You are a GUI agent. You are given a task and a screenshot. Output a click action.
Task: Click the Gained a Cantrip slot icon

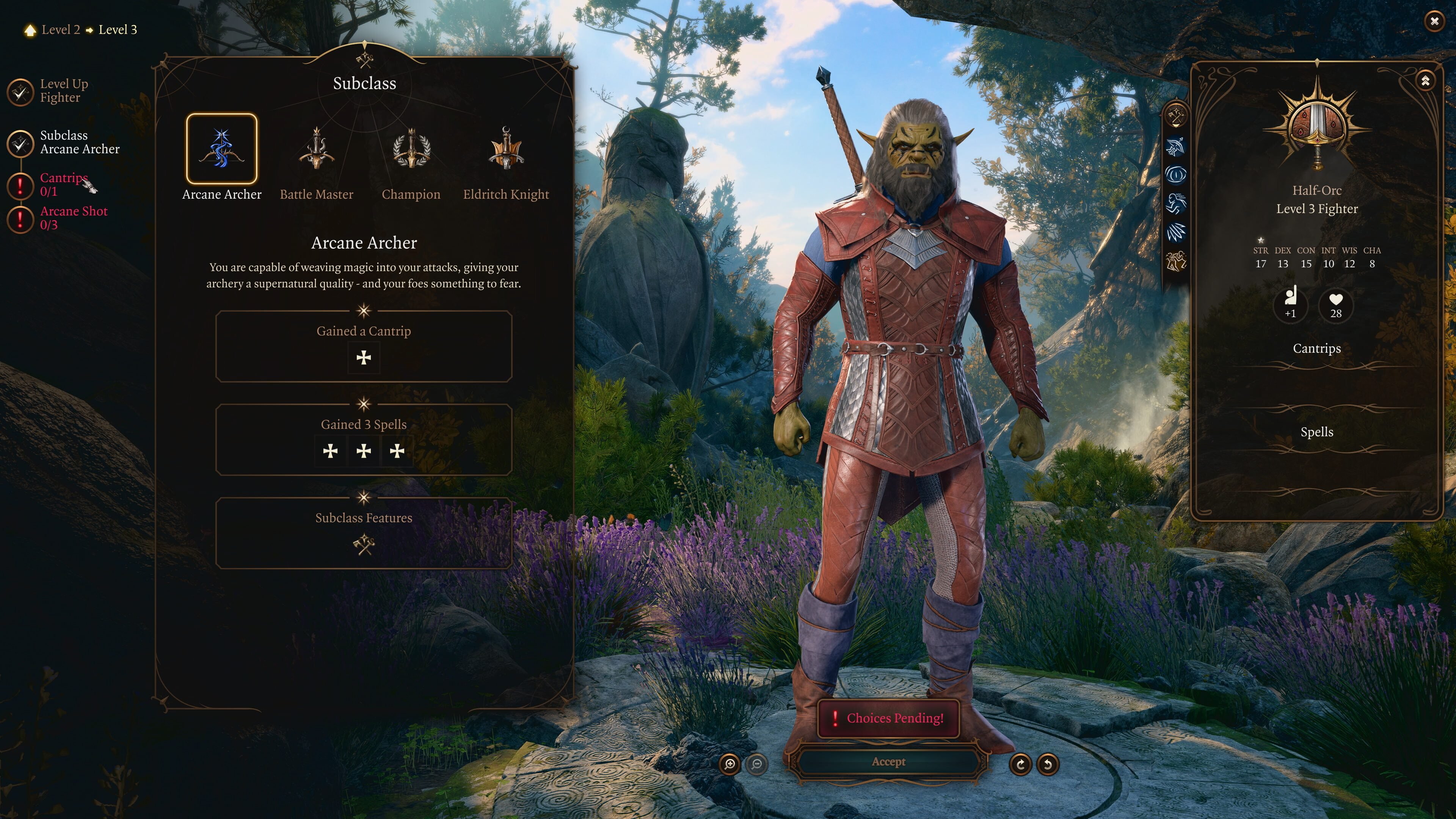(364, 357)
